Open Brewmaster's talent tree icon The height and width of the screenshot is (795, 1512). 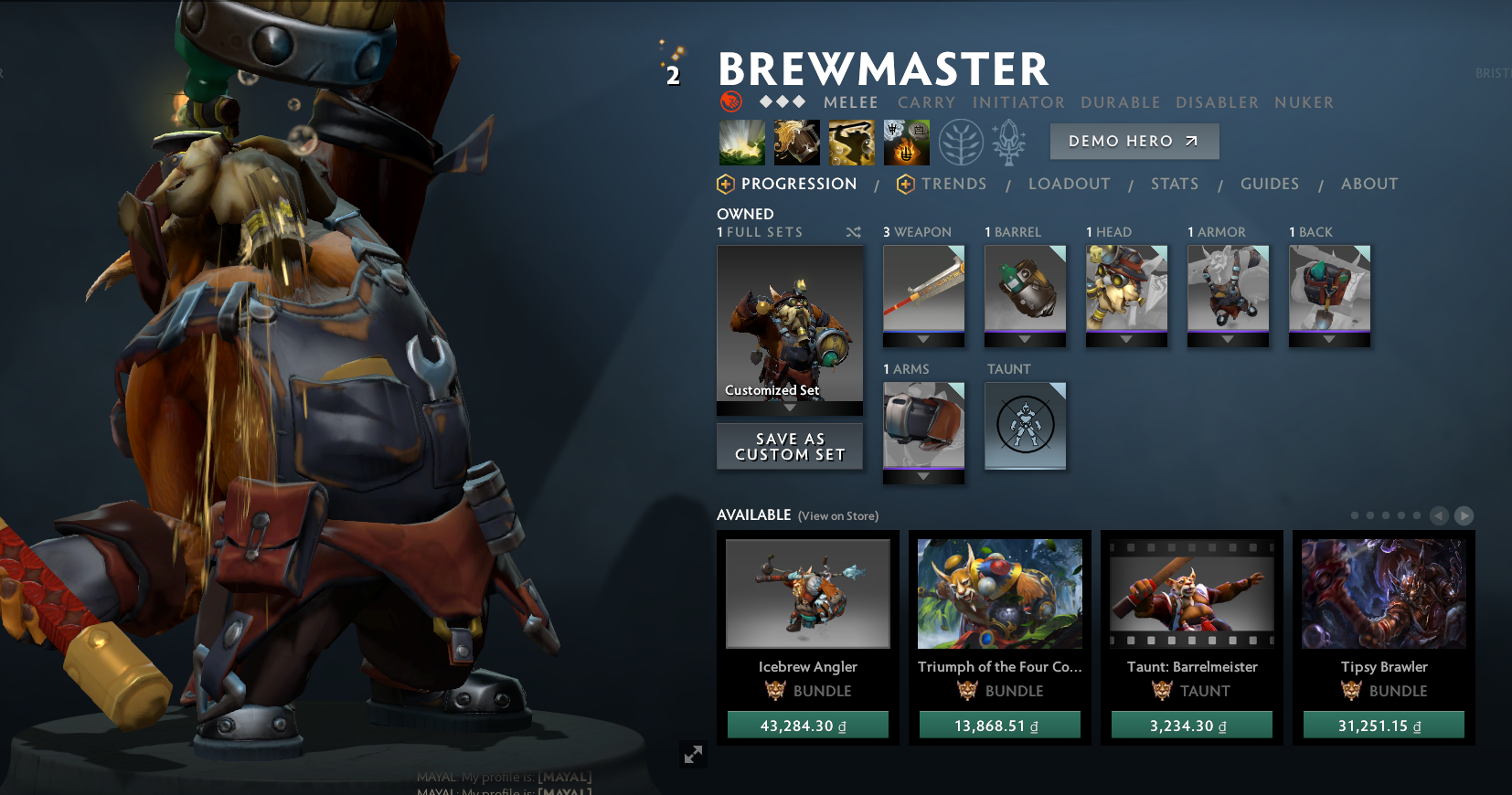pos(961,142)
